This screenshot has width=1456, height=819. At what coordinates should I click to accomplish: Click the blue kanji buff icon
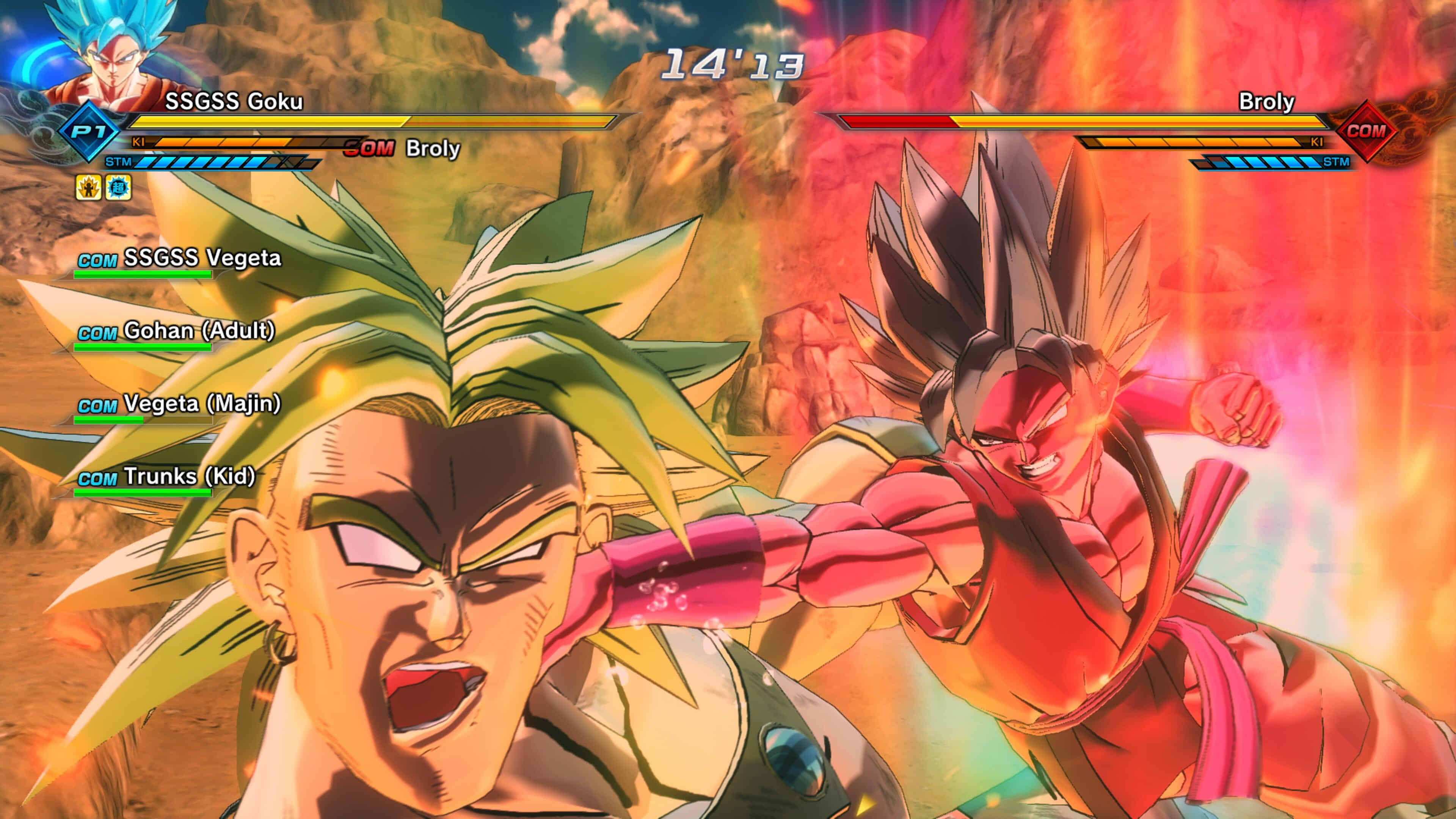(119, 188)
